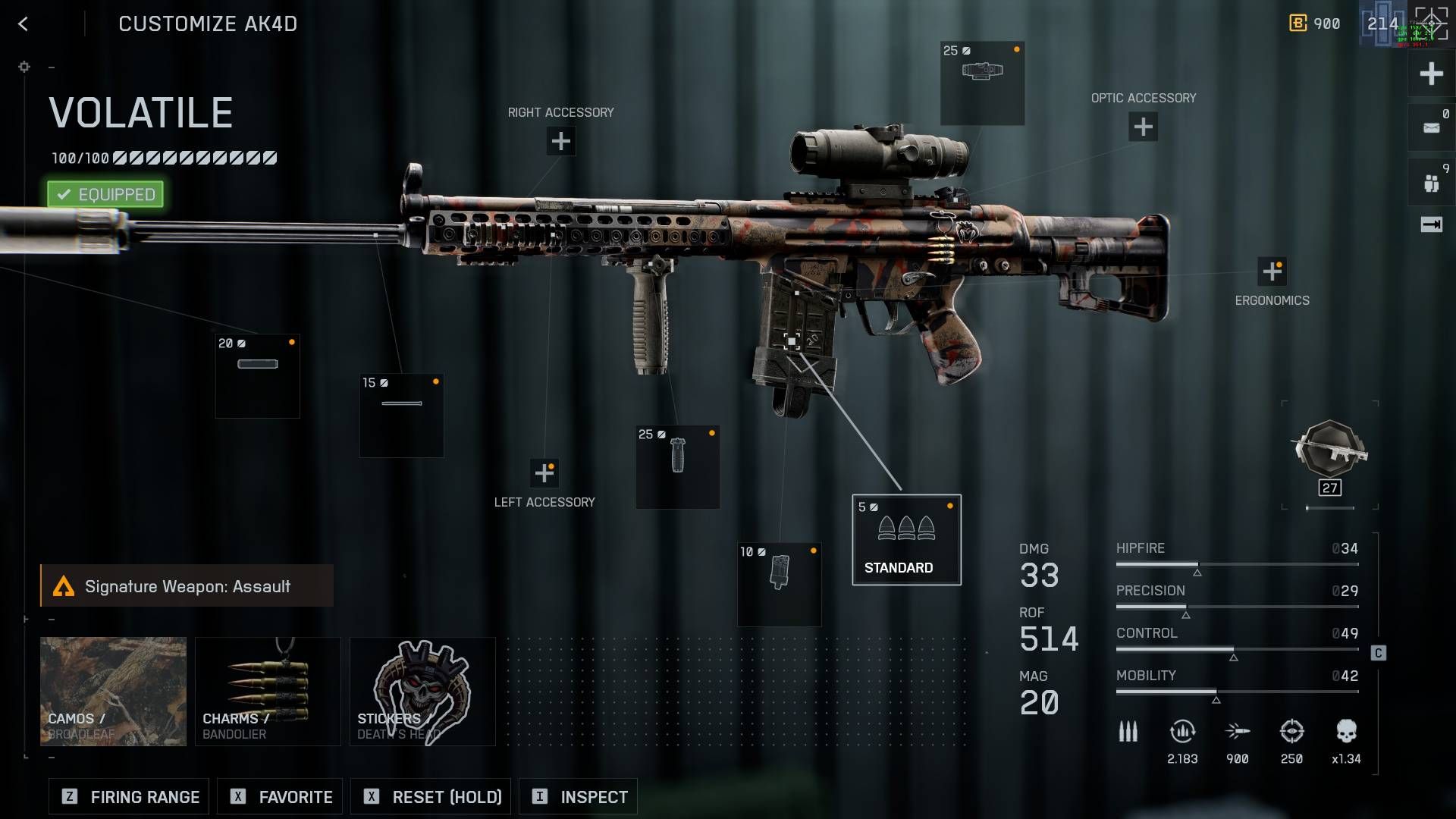Click the aim range crosshair icon

point(1291,732)
